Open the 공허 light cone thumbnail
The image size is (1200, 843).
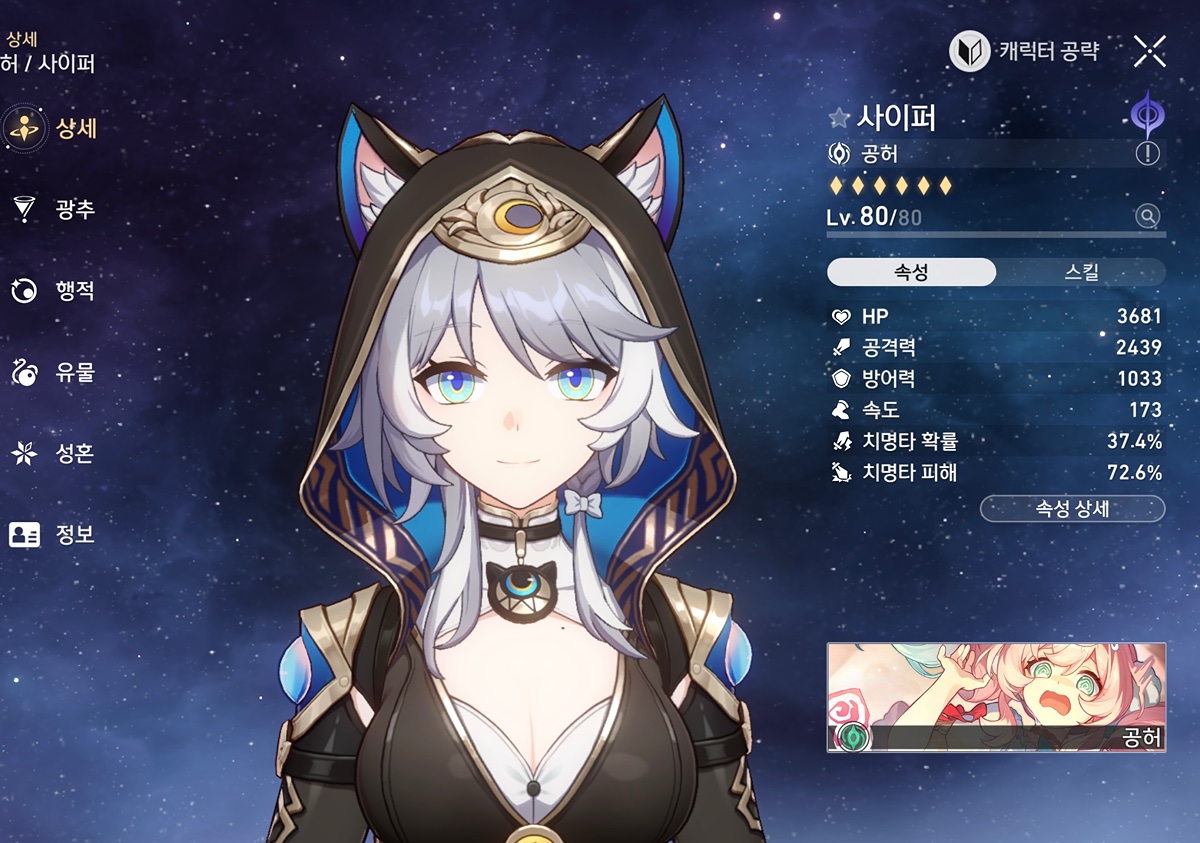(996, 697)
